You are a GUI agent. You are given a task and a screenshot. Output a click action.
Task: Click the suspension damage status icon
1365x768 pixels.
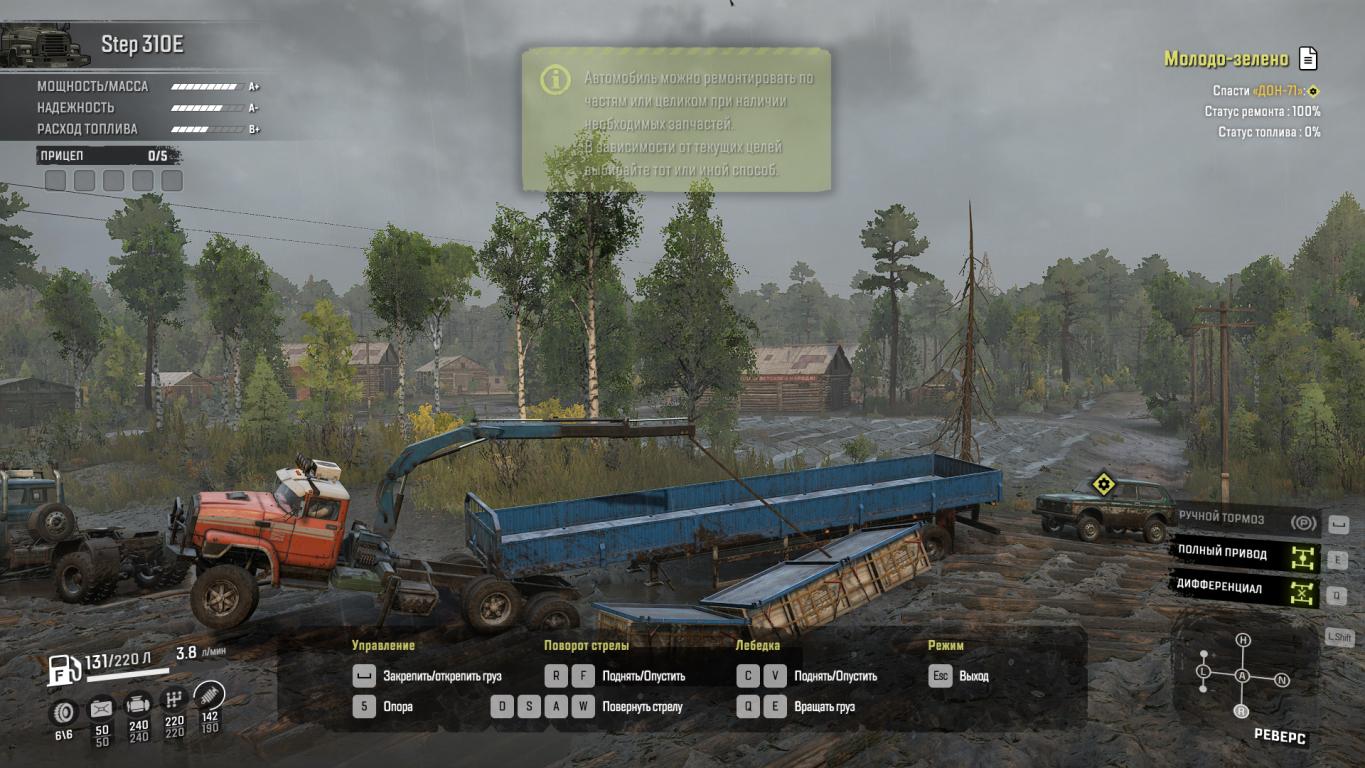pyautogui.click(x=210, y=695)
